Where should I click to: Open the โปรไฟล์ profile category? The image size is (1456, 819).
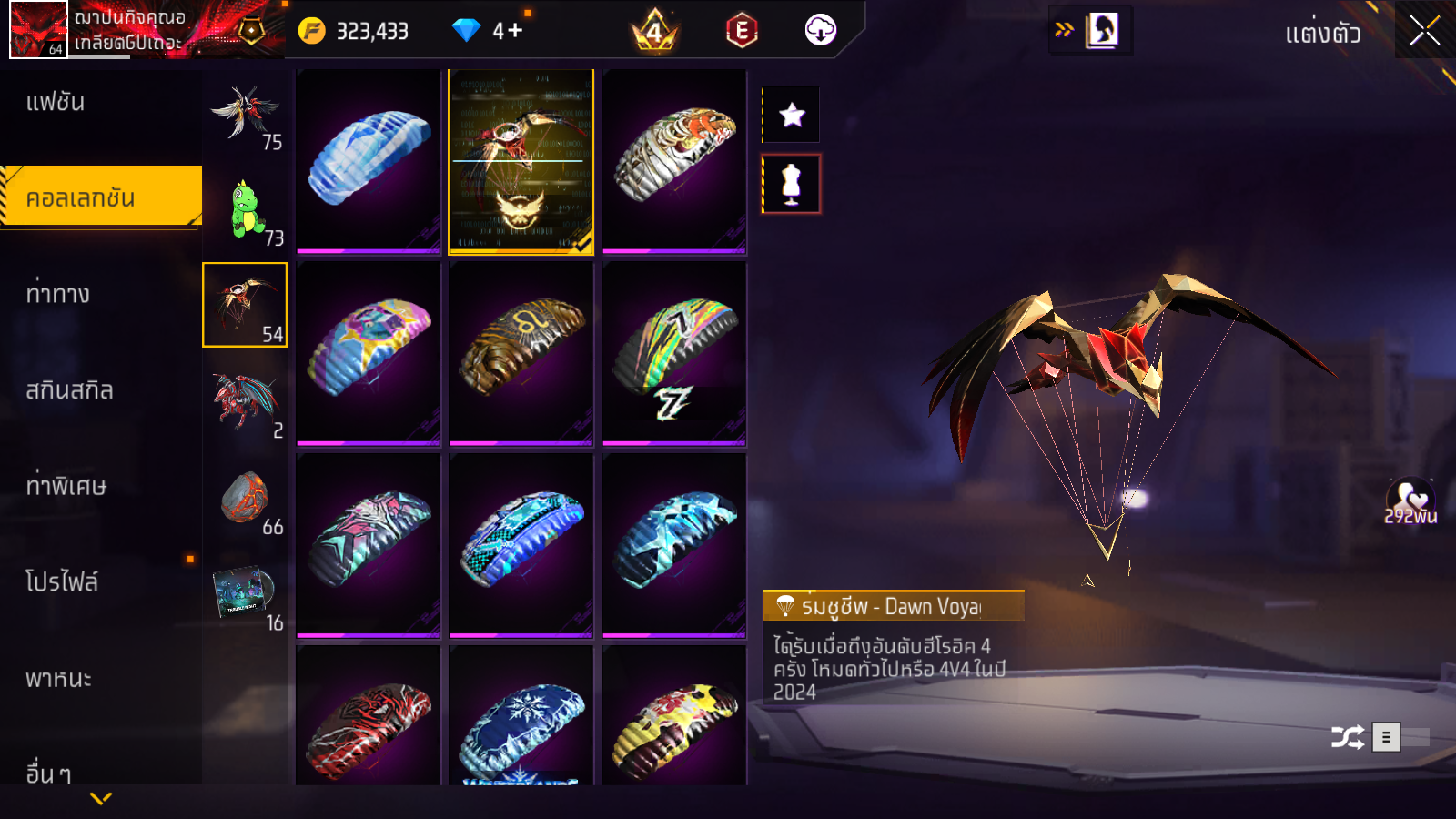(x=62, y=581)
